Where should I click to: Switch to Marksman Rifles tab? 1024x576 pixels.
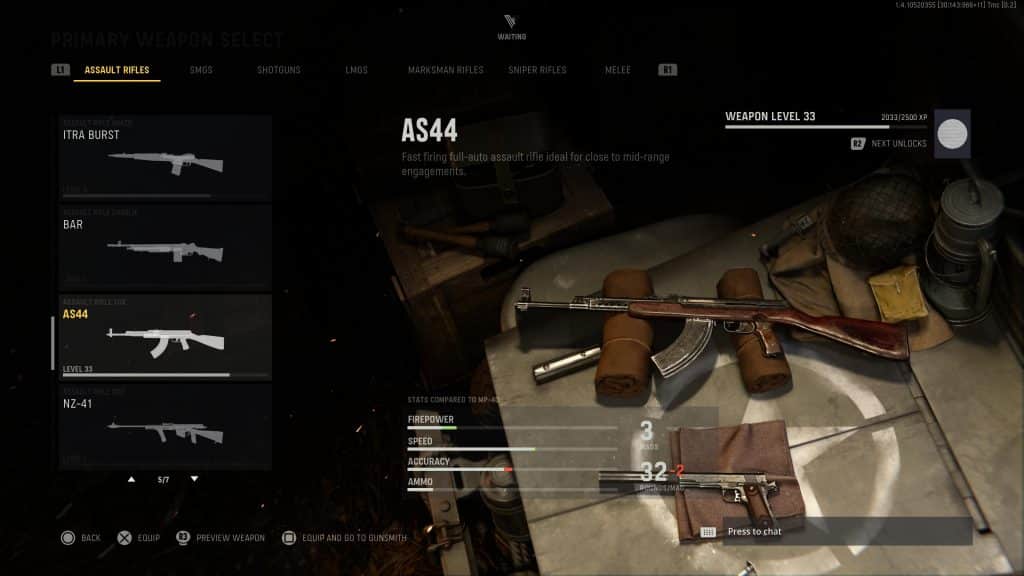click(x=445, y=70)
